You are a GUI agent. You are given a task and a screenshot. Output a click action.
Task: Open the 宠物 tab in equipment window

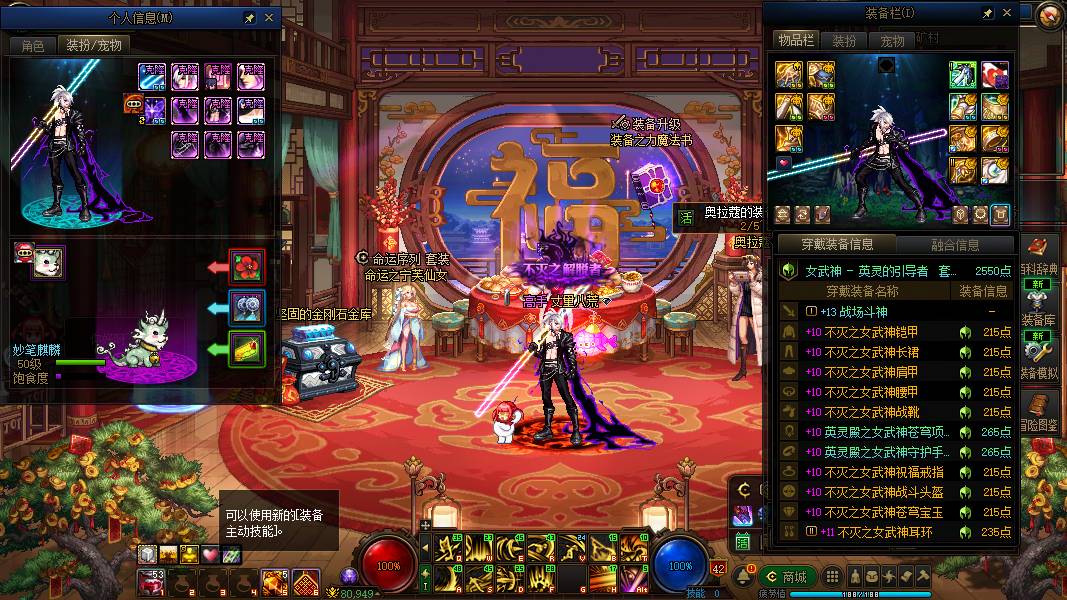click(892, 41)
